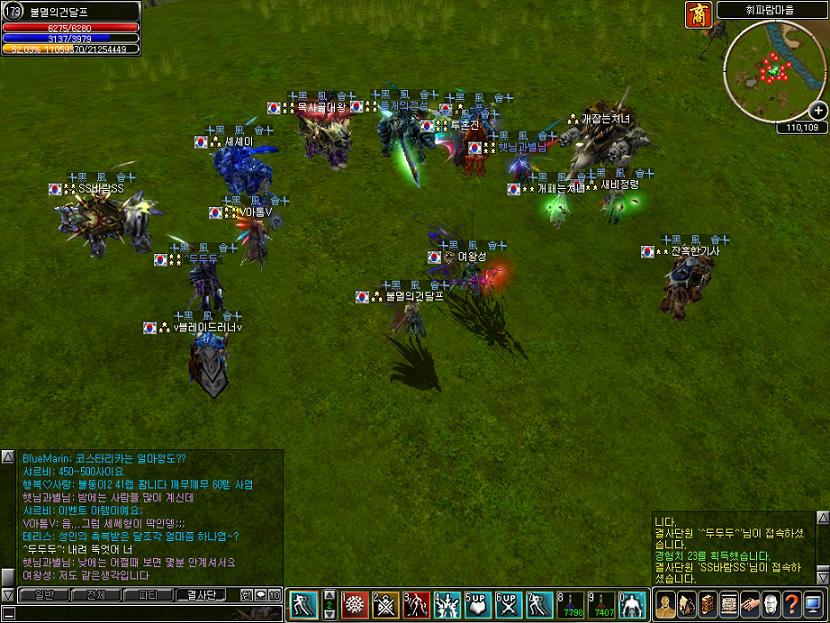Select the 결사단 guild chat tab

point(201,595)
